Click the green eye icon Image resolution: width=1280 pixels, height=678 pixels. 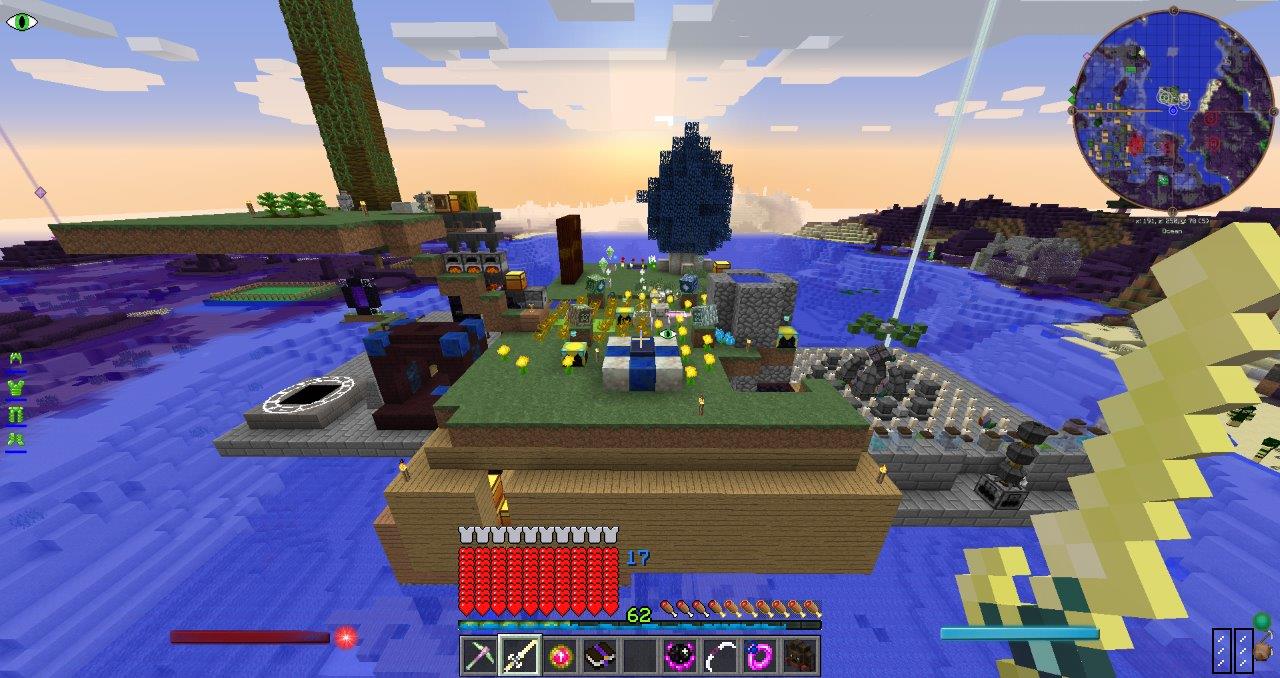[x=20, y=21]
